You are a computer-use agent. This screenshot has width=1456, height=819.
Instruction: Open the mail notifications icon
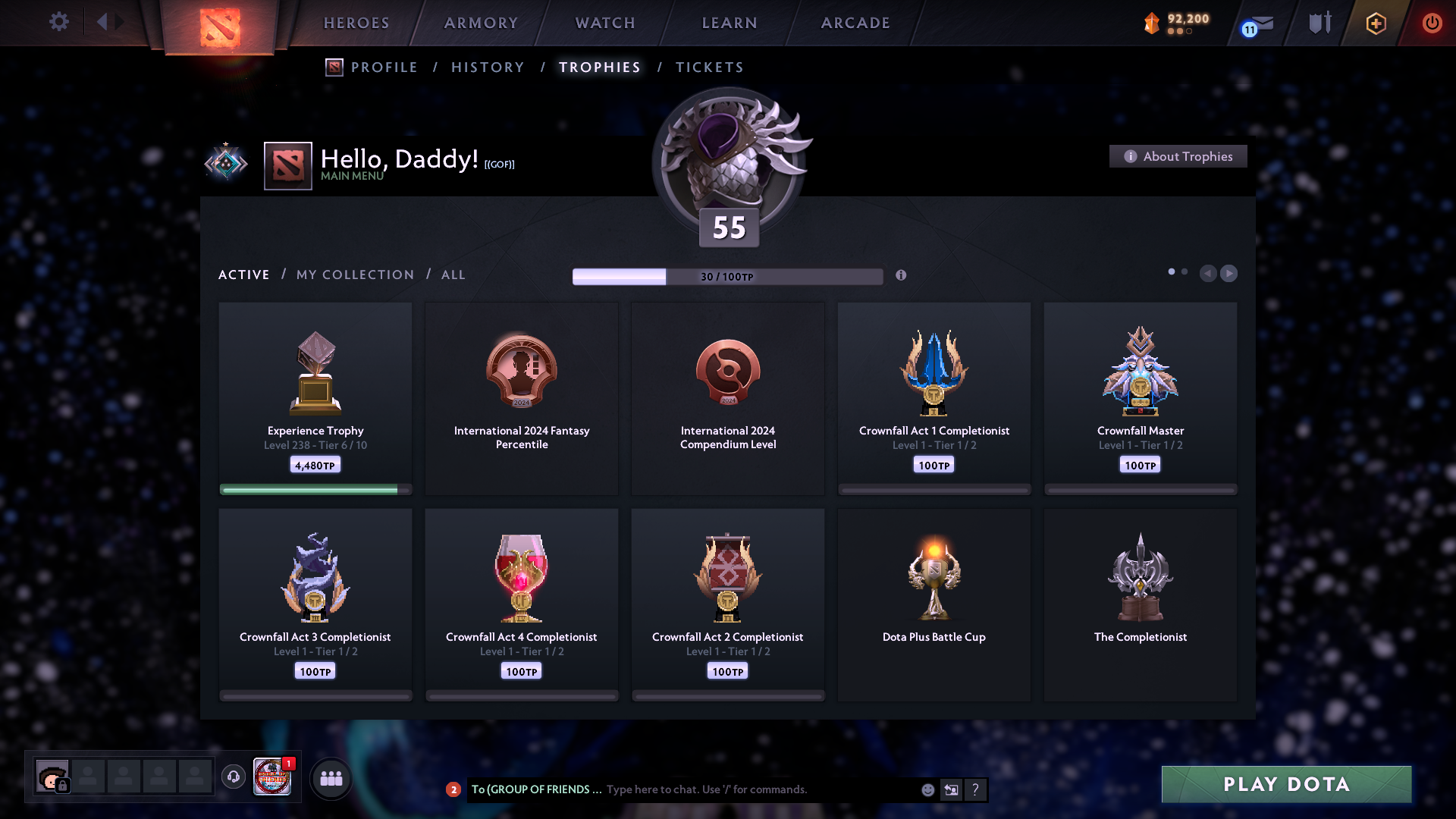point(1256,24)
